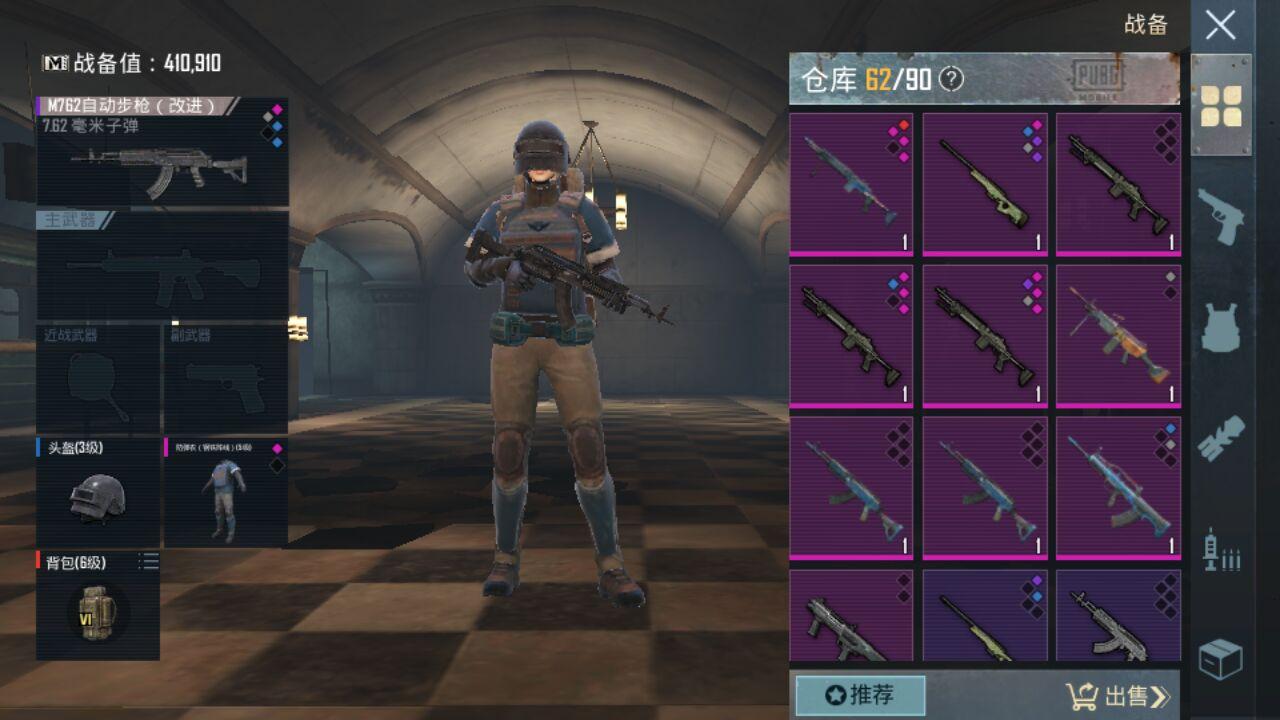Switch to the all-items grid tab
Viewport: 1280px width, 720px height.
pos(1221,105)
